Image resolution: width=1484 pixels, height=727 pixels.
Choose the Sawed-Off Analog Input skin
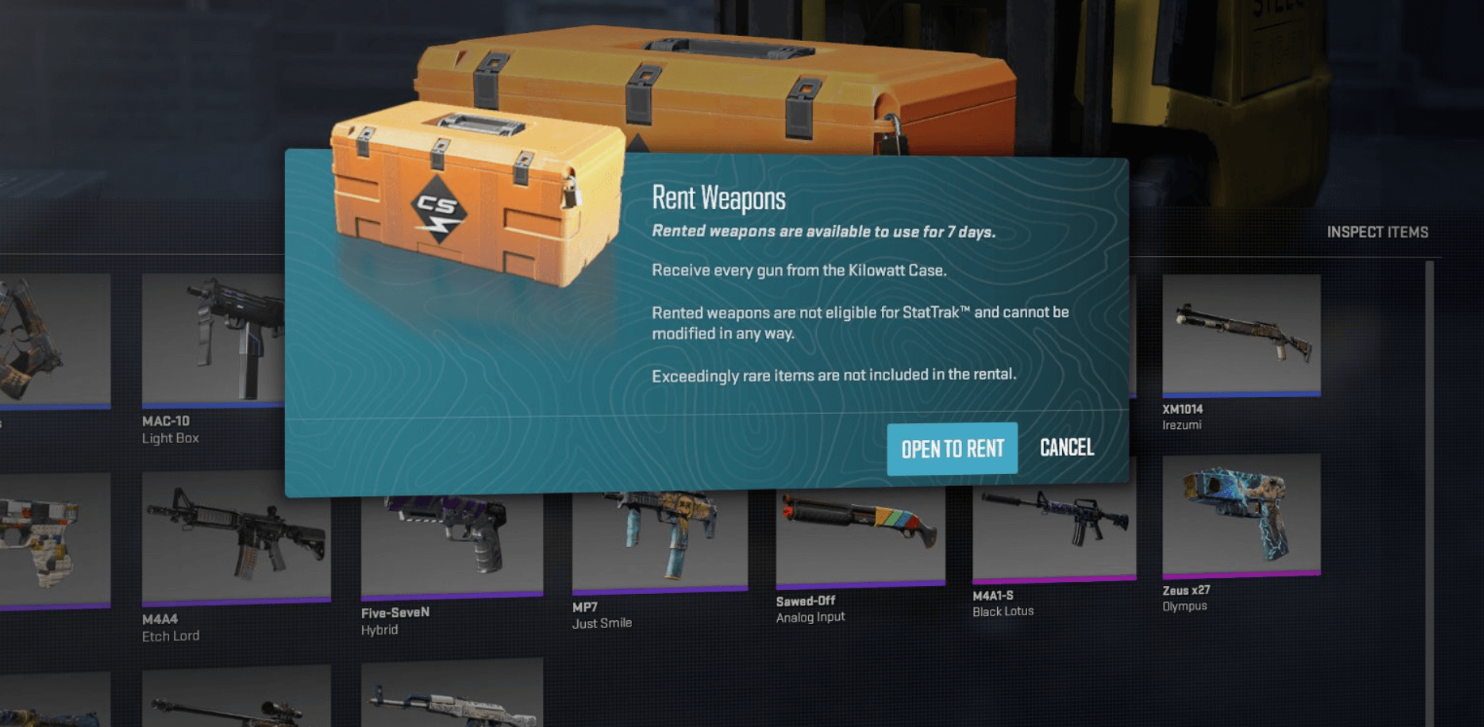[860, 535]
